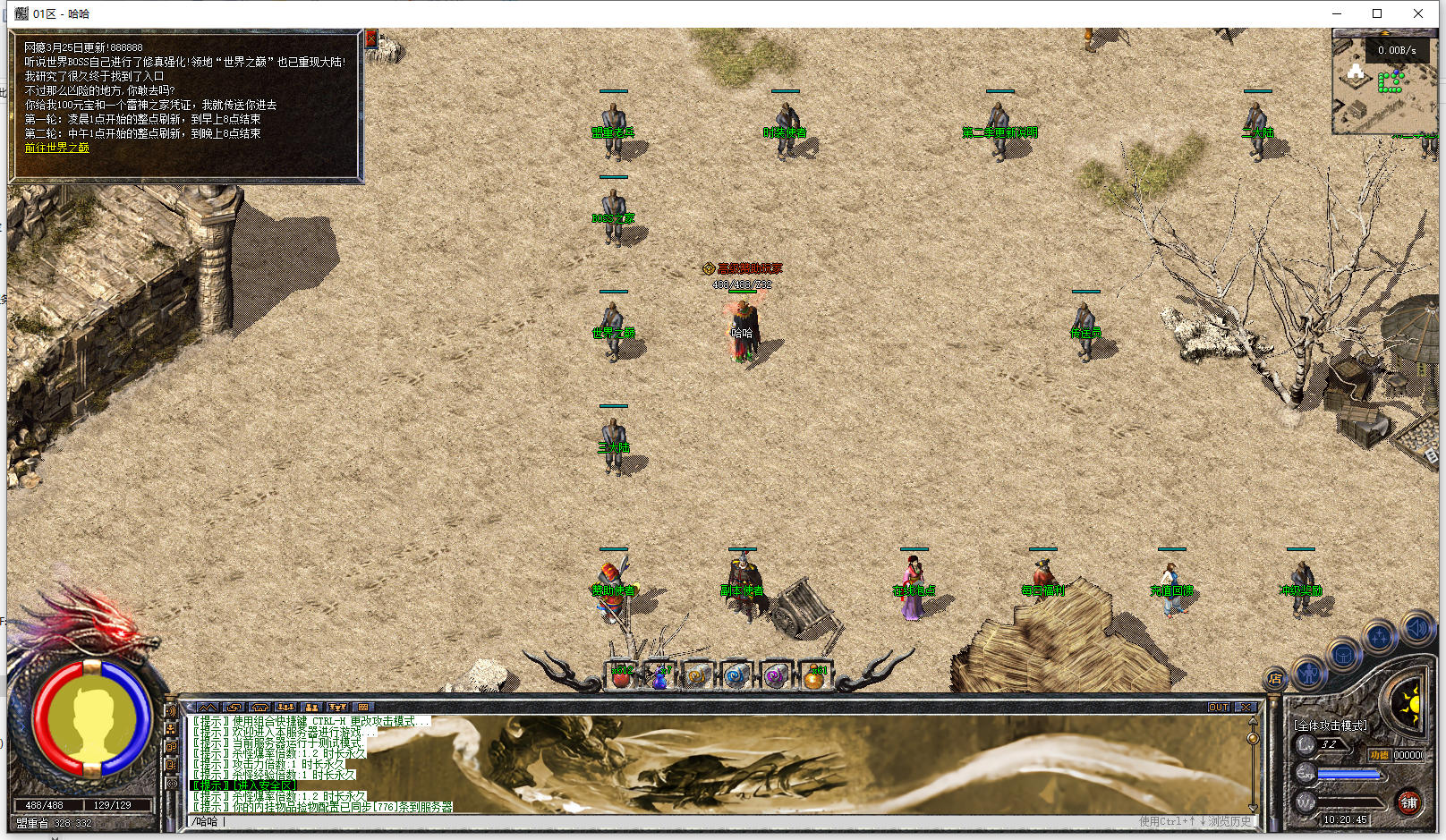
Task: Click the yellow 前往世界之巅 link
Action: click(x=56, y=148)
